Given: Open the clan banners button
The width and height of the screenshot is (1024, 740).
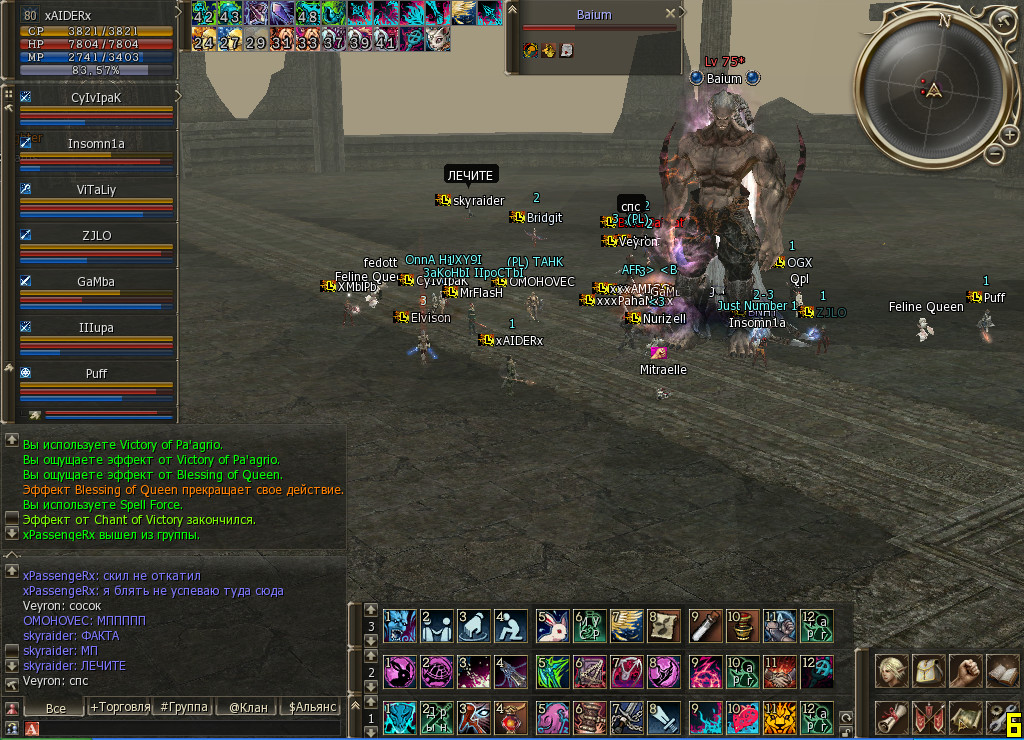Looking at the screenshot, I should coord(929,717).
